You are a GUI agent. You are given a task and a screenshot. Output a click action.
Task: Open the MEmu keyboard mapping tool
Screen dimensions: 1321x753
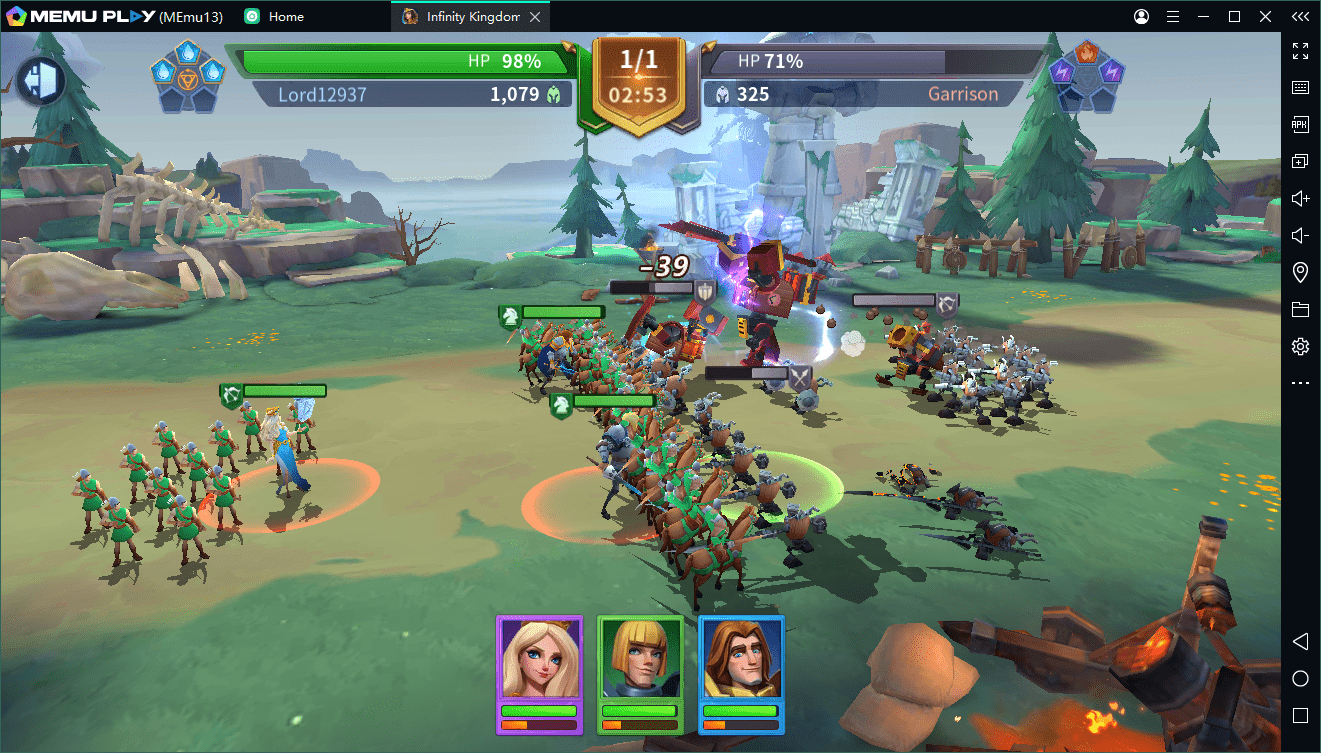1300,88
